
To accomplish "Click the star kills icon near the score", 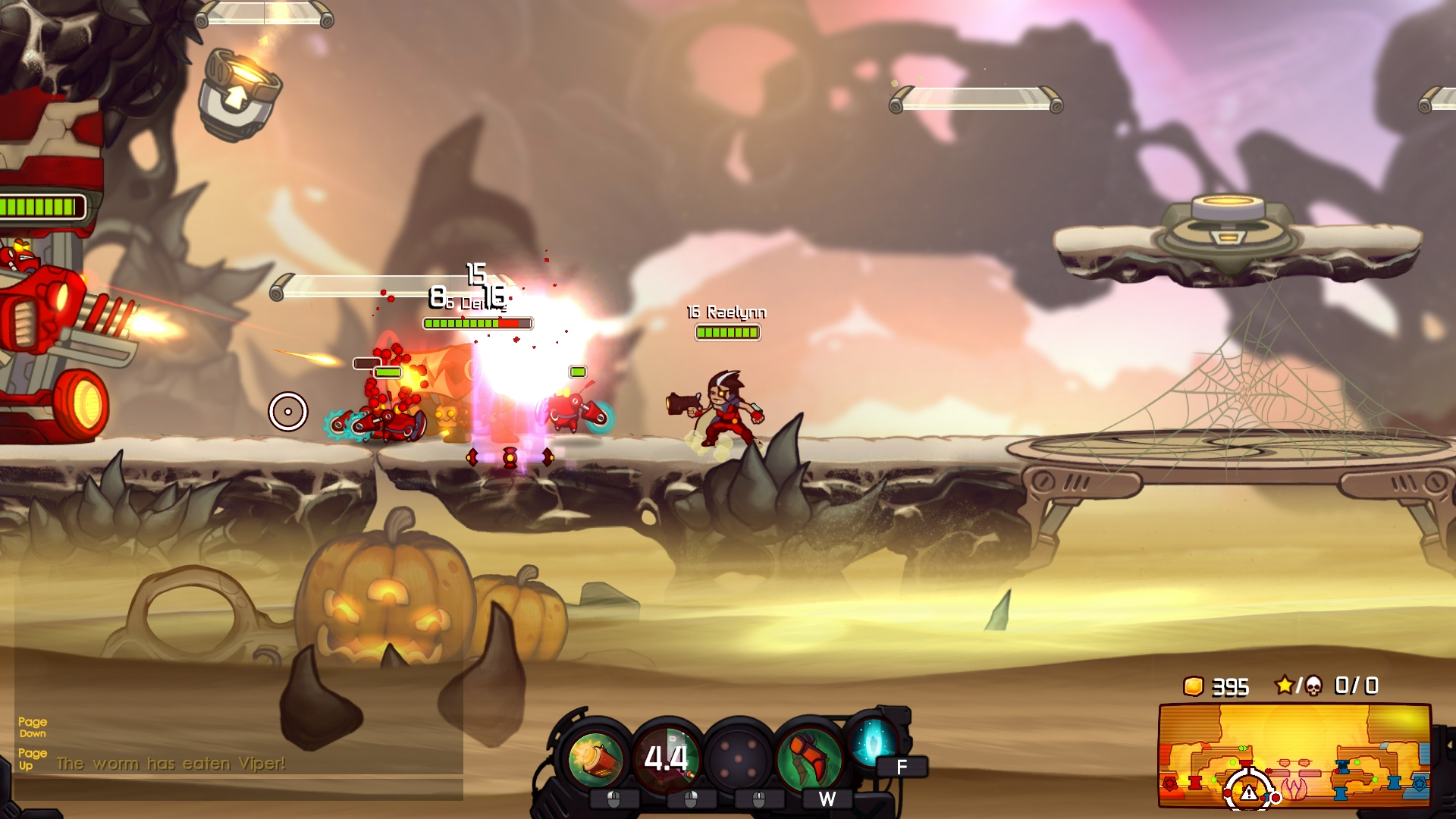I will (x=1285, y=686).
